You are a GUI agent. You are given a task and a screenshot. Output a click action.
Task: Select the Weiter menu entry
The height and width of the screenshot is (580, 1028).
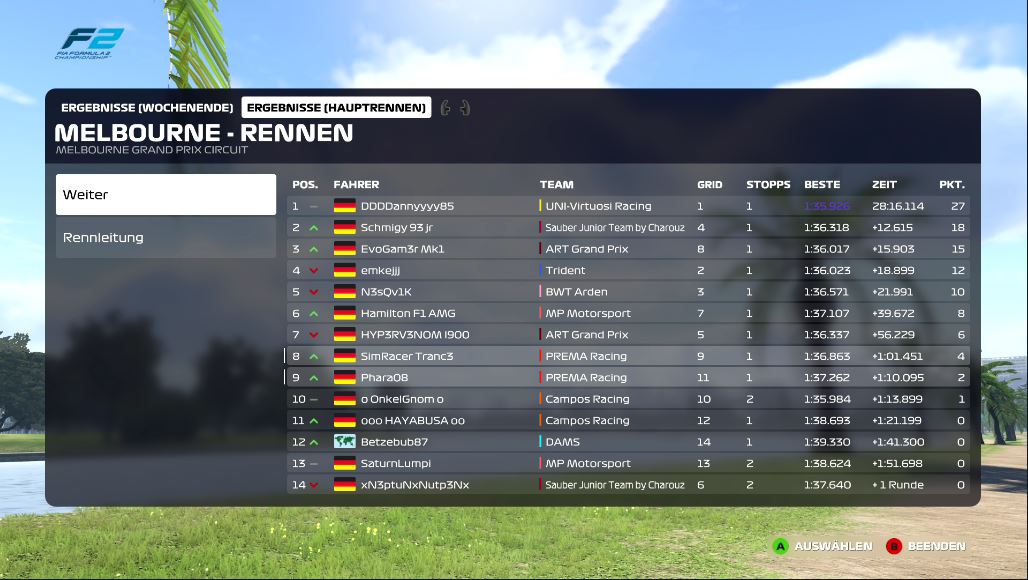coord(165,195)
